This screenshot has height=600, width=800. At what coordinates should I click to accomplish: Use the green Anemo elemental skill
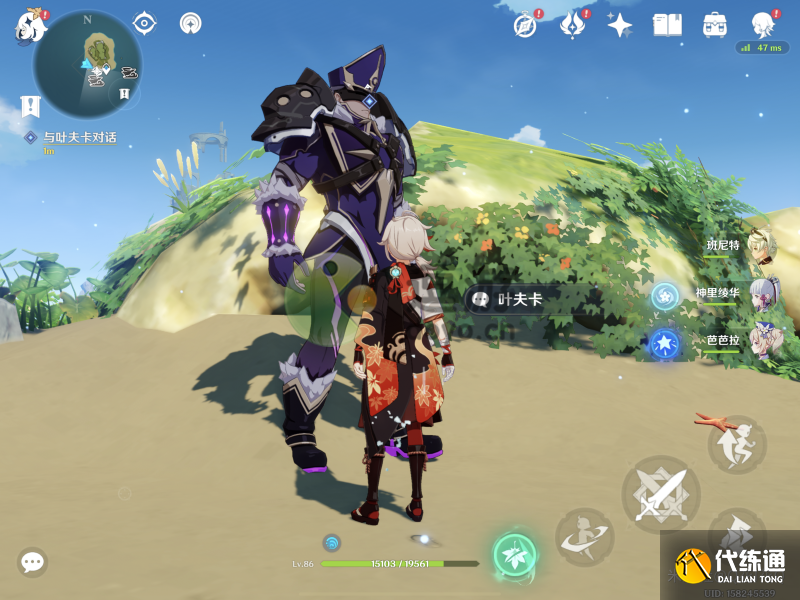point(515,555)
